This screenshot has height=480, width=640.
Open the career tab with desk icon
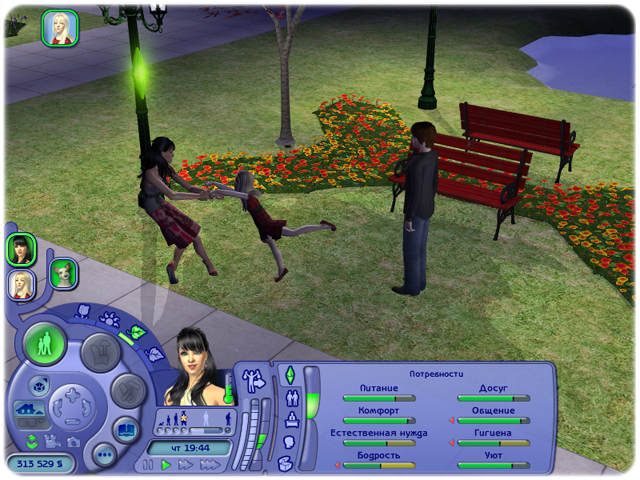coord(291,420)
